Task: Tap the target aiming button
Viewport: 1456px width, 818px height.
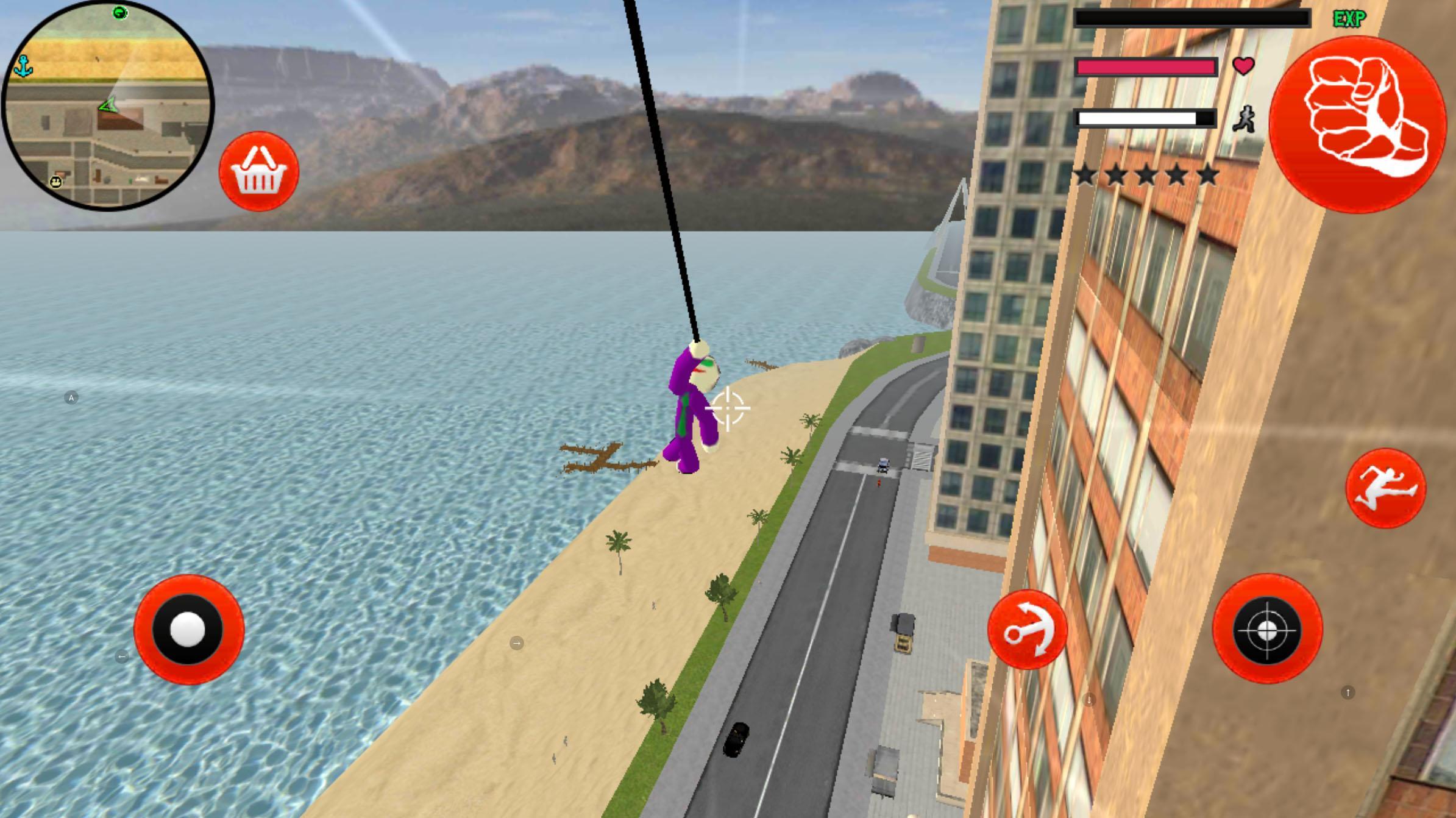Action: 1267,631
